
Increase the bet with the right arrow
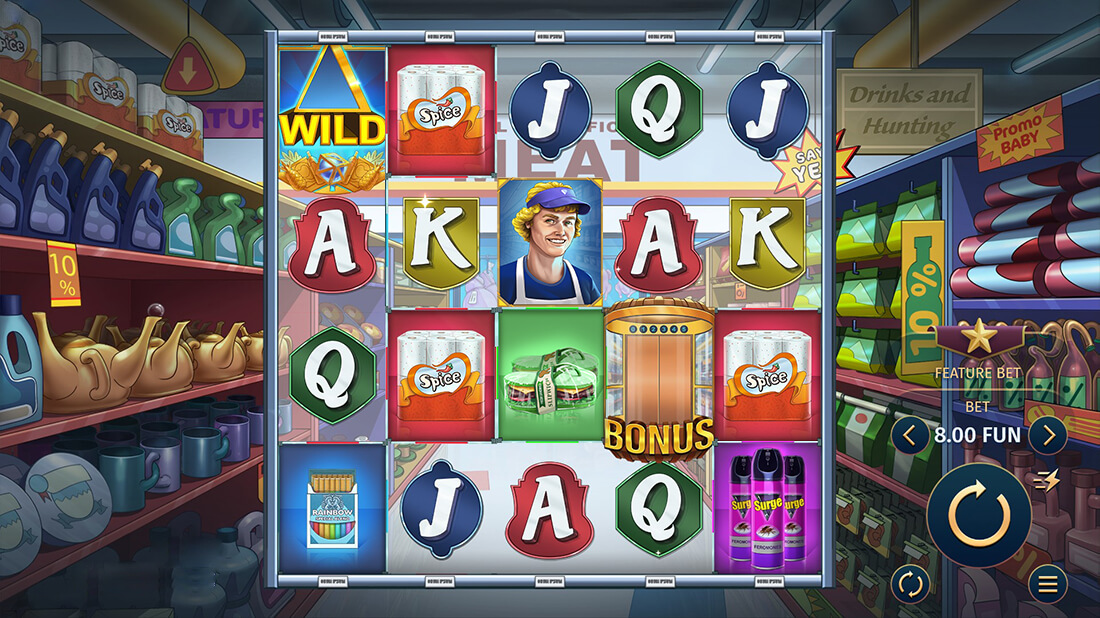[1048, 435]
